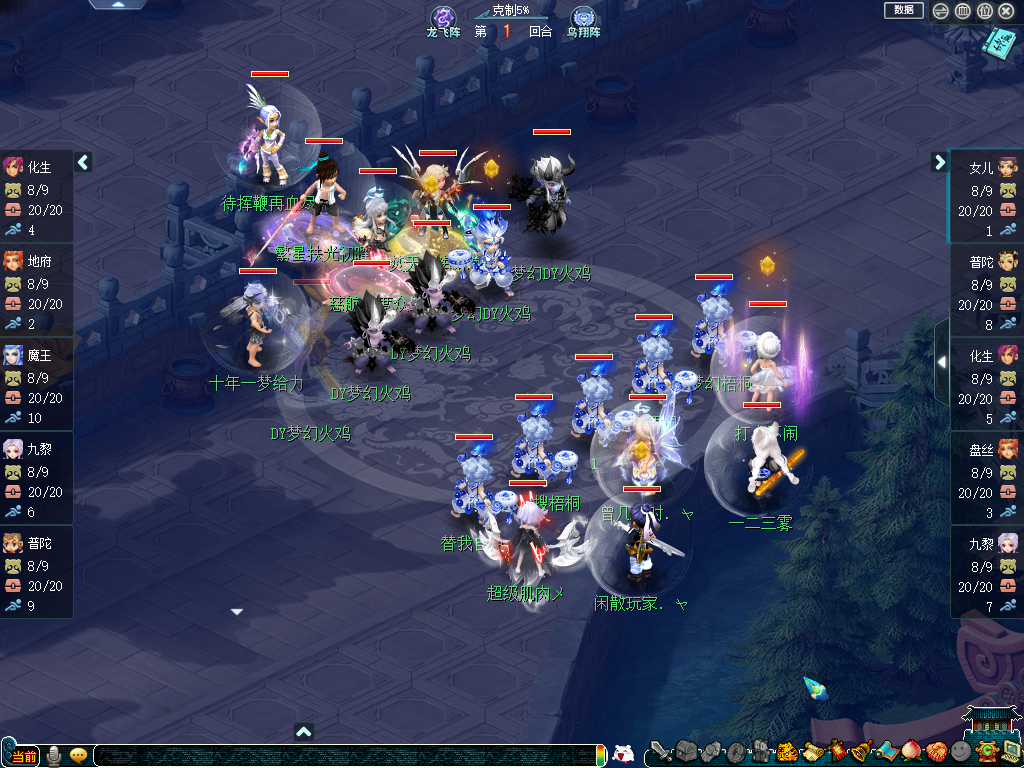Click the swap arrows round button
This screenshot has width=1024, height=768.
click(x=941, y=11)
